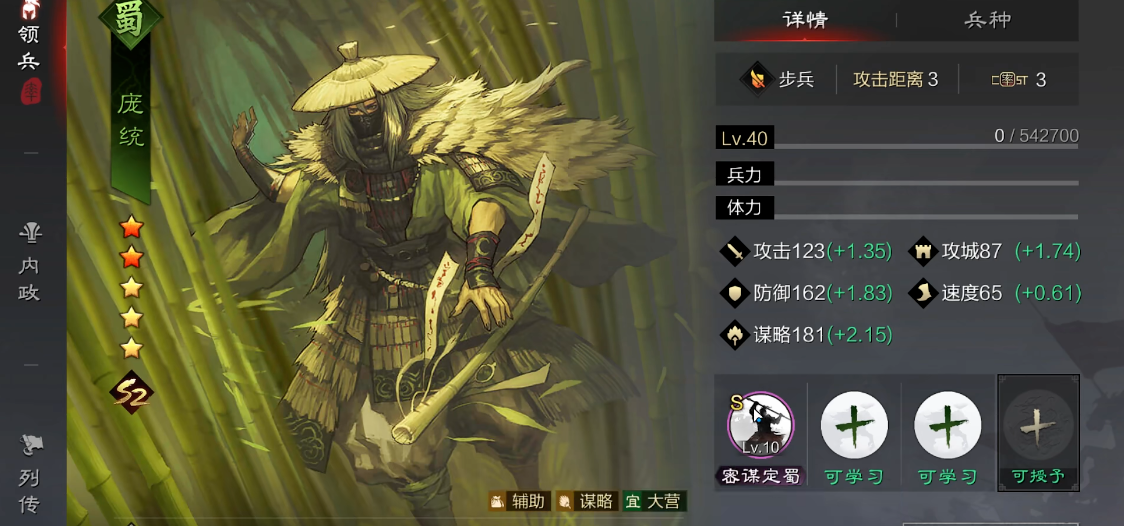Select the 大营 main camp tag
1124x526 pixels.
(x=653, y=501)
